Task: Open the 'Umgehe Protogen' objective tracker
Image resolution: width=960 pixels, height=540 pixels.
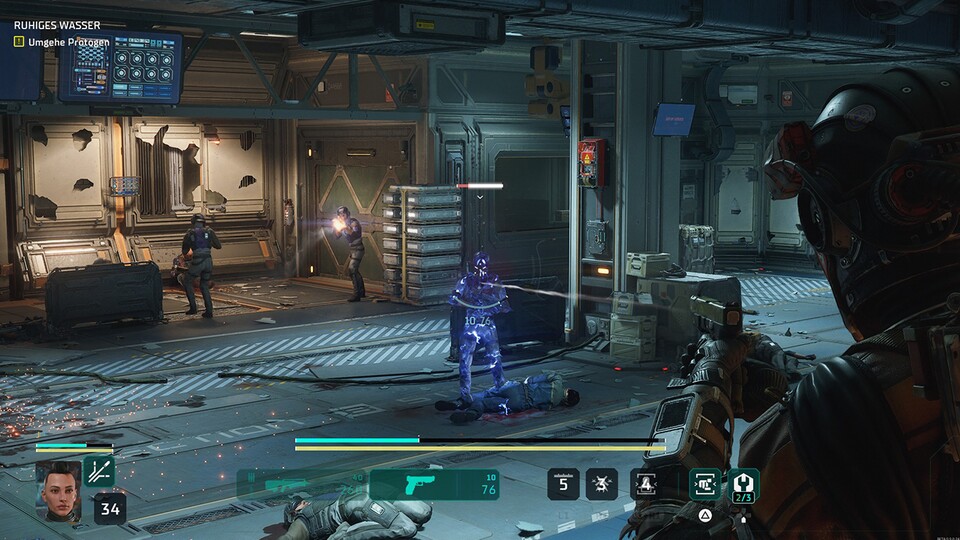Action: click(61, 42)
